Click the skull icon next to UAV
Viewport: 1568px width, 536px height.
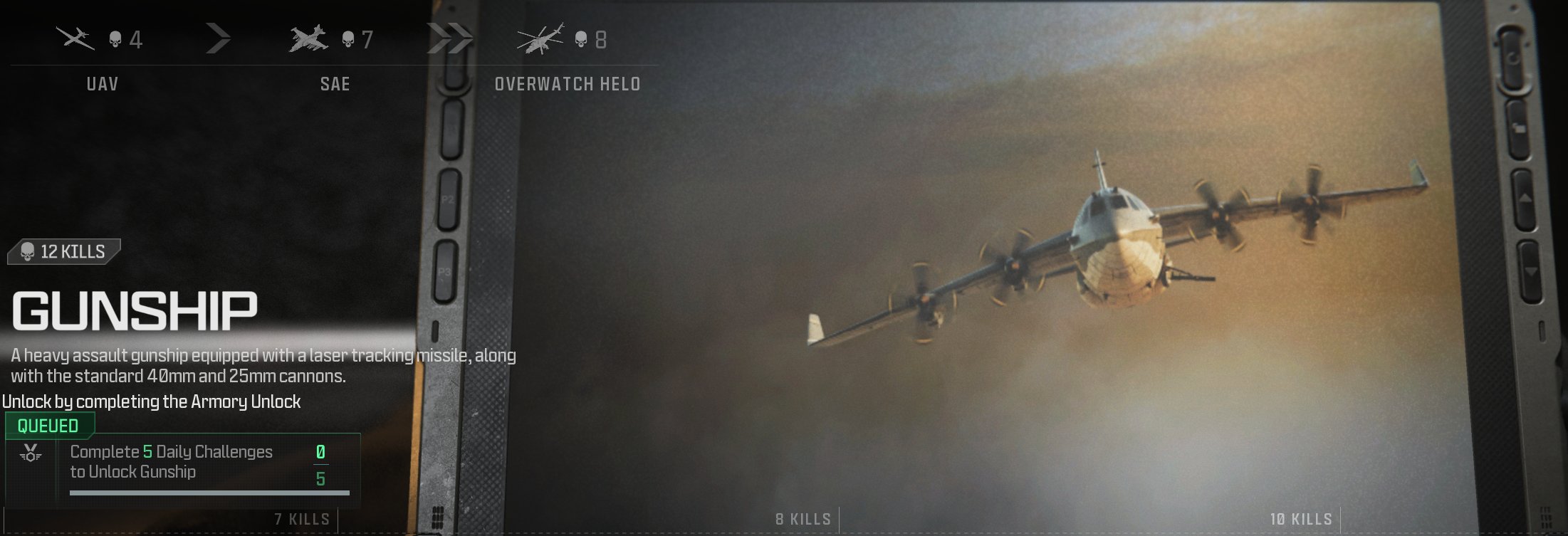point(114,41)
